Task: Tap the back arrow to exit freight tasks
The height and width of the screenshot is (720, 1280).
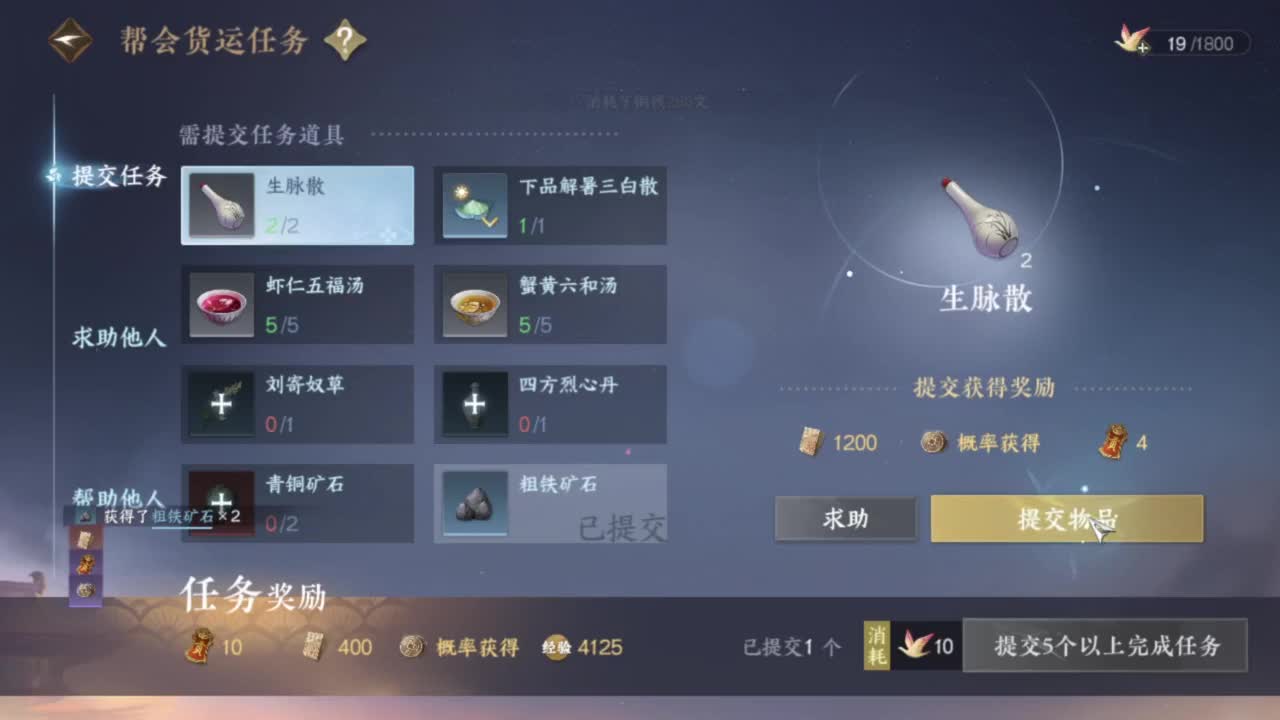Action: tap(70, 39)
